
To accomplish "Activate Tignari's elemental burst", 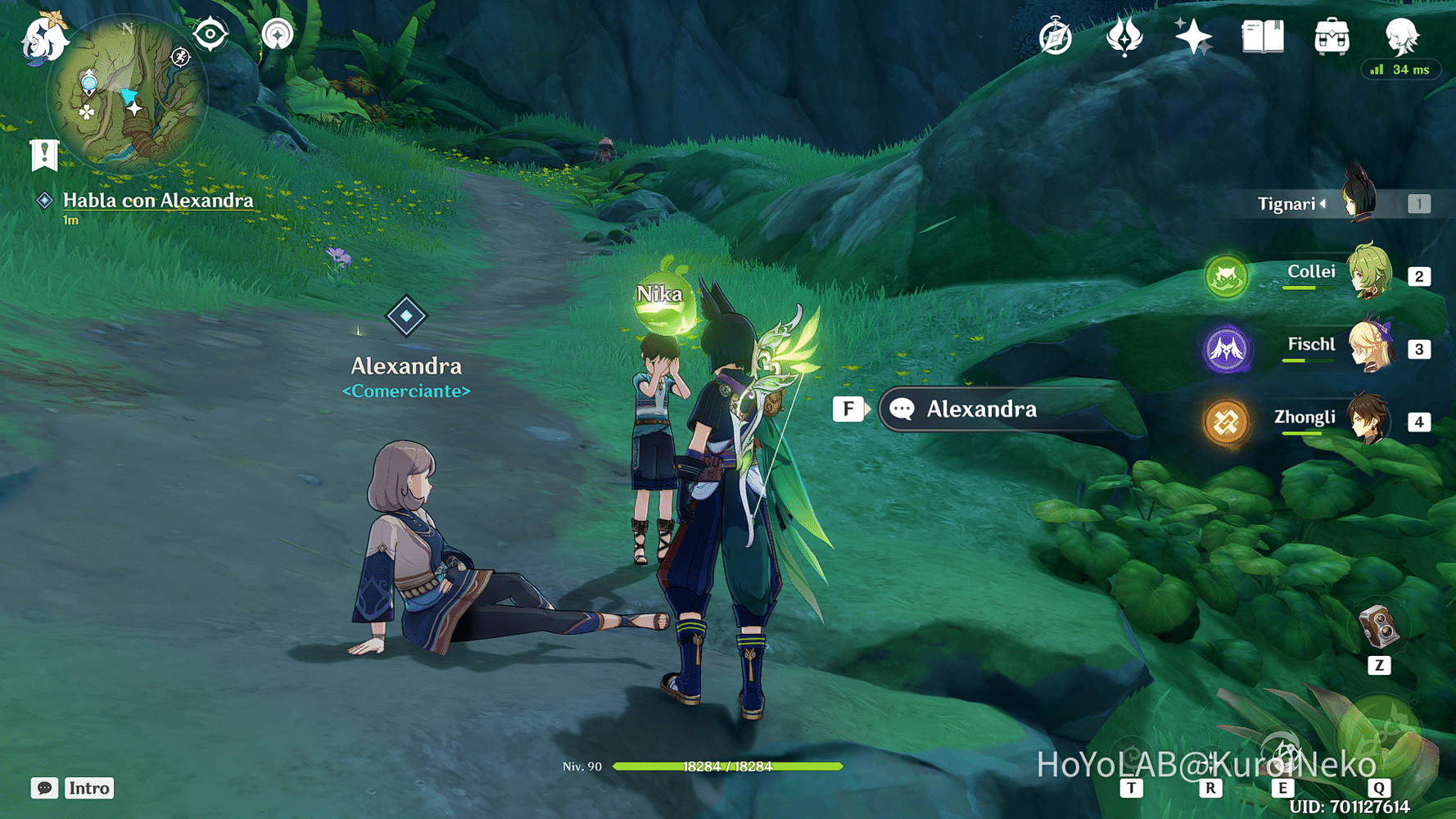I will pyautogui.click(x=1381, y=735).
